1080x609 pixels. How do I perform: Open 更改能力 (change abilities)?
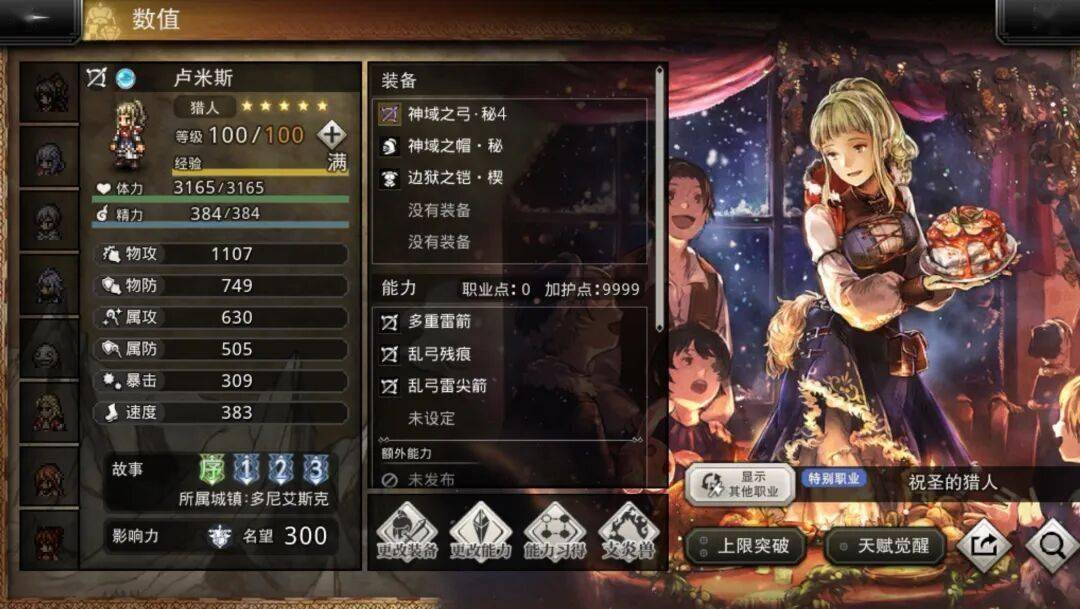pos(480,533)
